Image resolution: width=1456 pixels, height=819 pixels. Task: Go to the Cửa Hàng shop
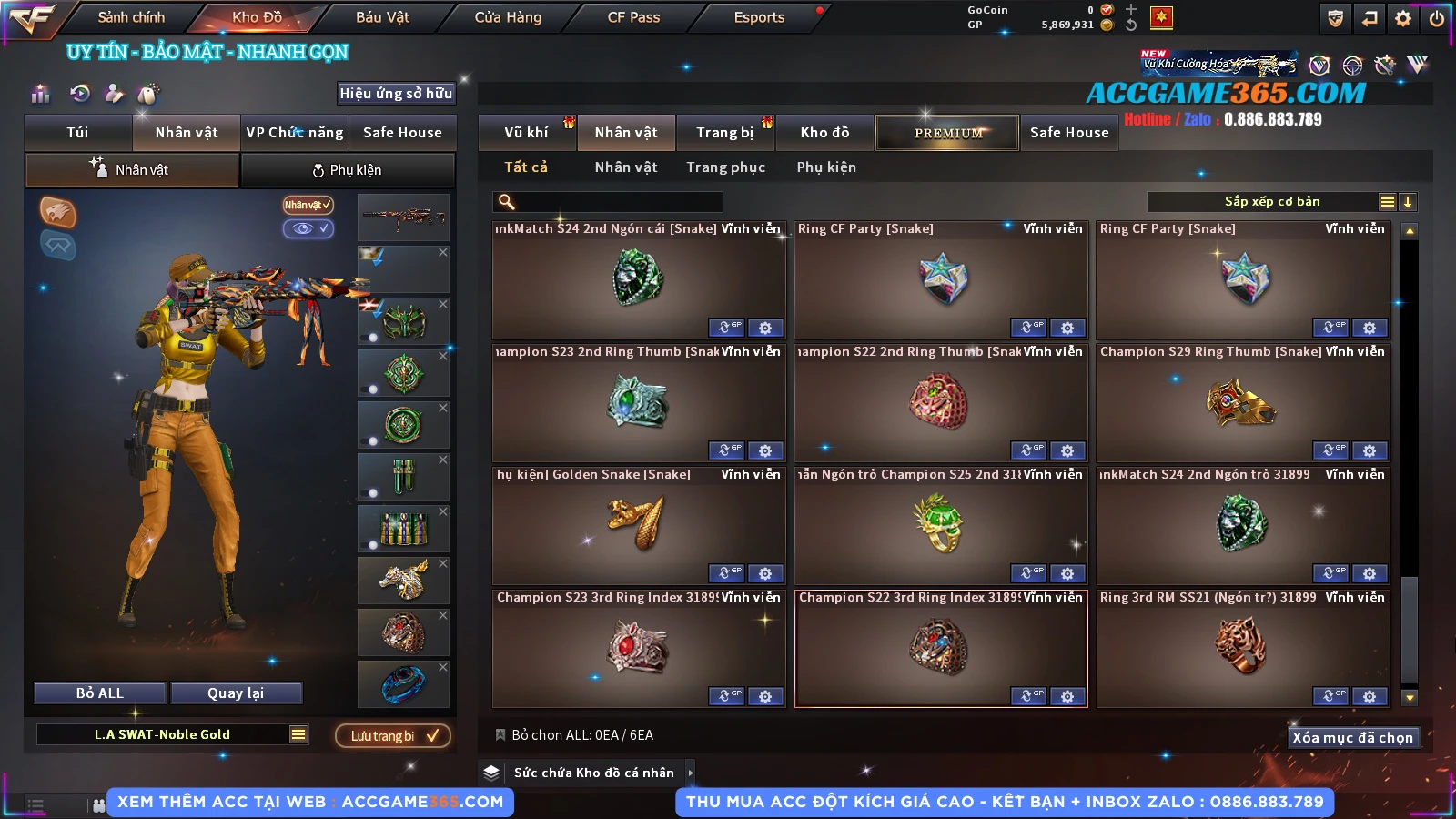tap(508, 17)
